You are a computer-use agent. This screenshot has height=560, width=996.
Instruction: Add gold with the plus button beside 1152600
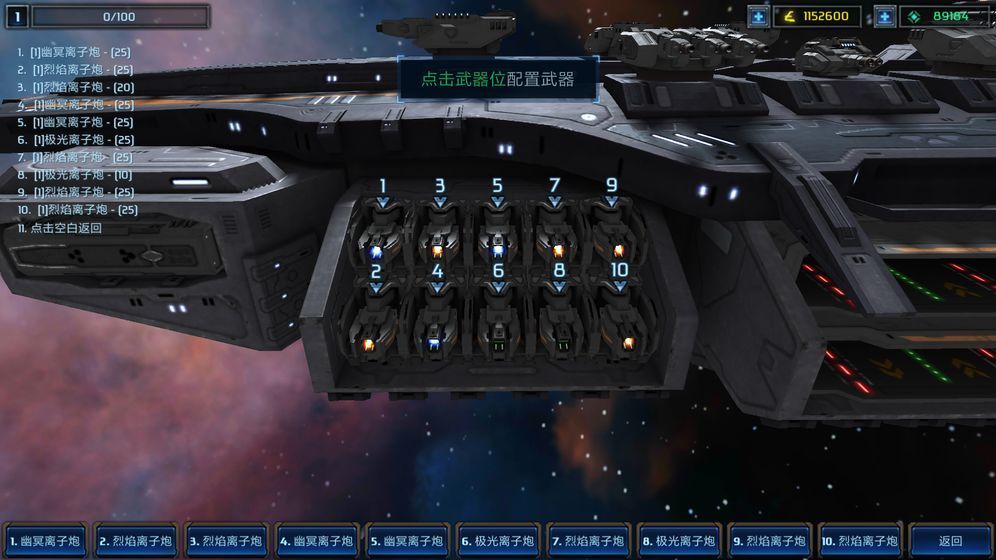click(759, 16)
